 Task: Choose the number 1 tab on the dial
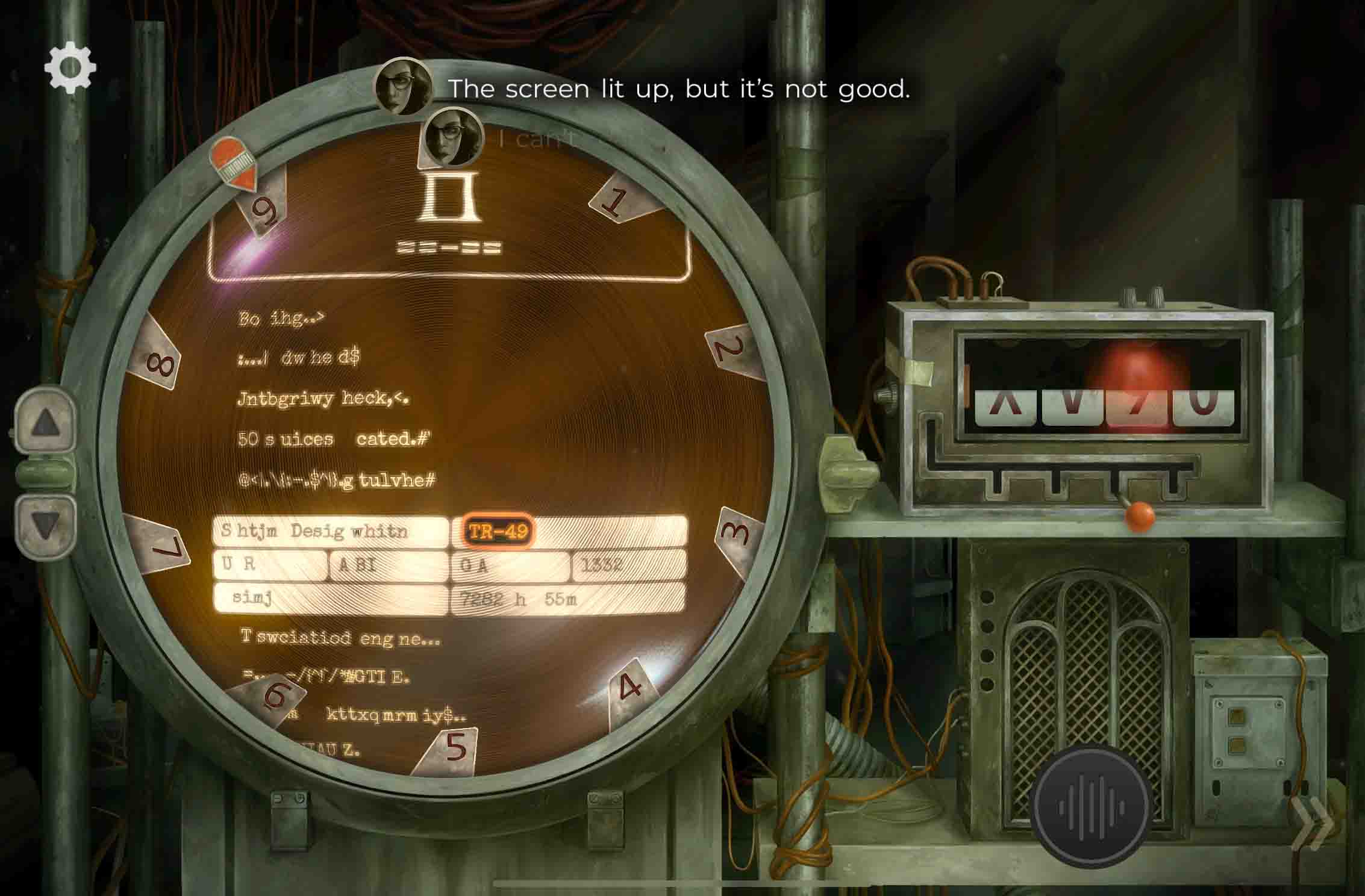coord(617,201)
